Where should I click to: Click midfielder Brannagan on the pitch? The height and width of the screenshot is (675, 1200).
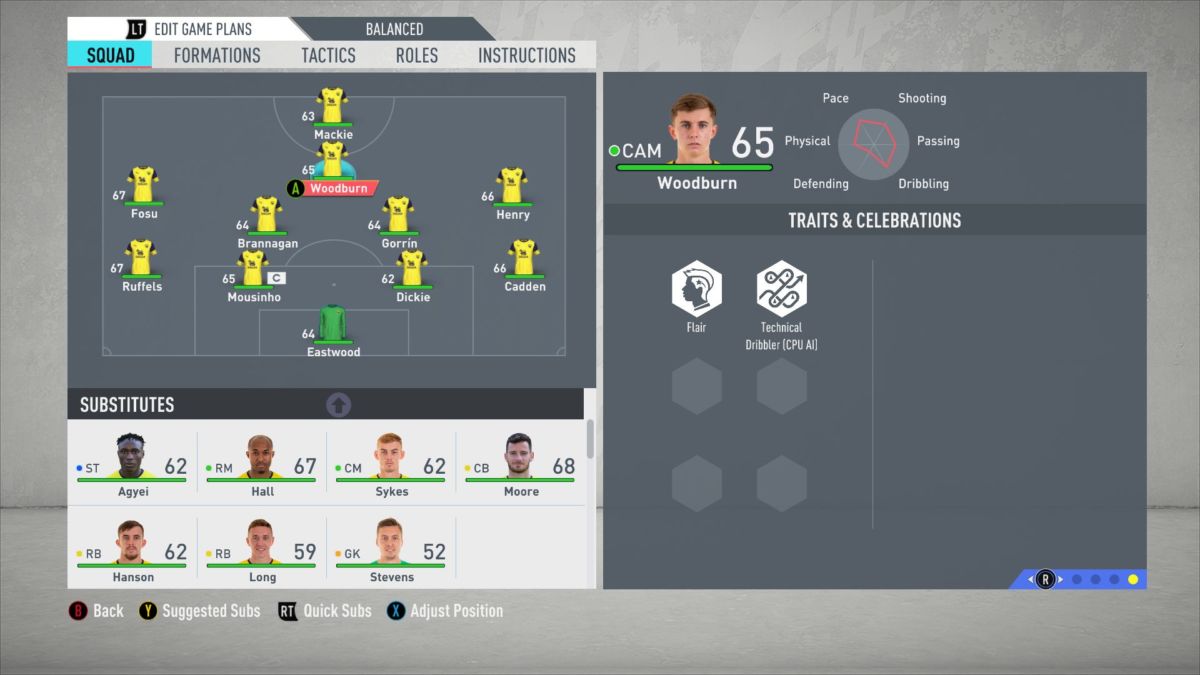coord(266,216)
